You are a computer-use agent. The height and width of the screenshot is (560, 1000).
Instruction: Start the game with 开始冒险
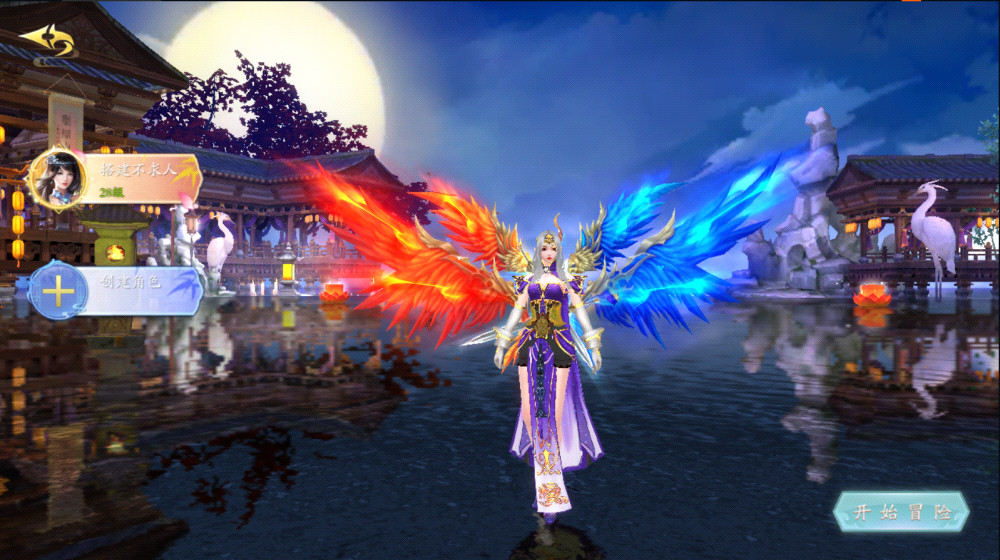point(901,512)
